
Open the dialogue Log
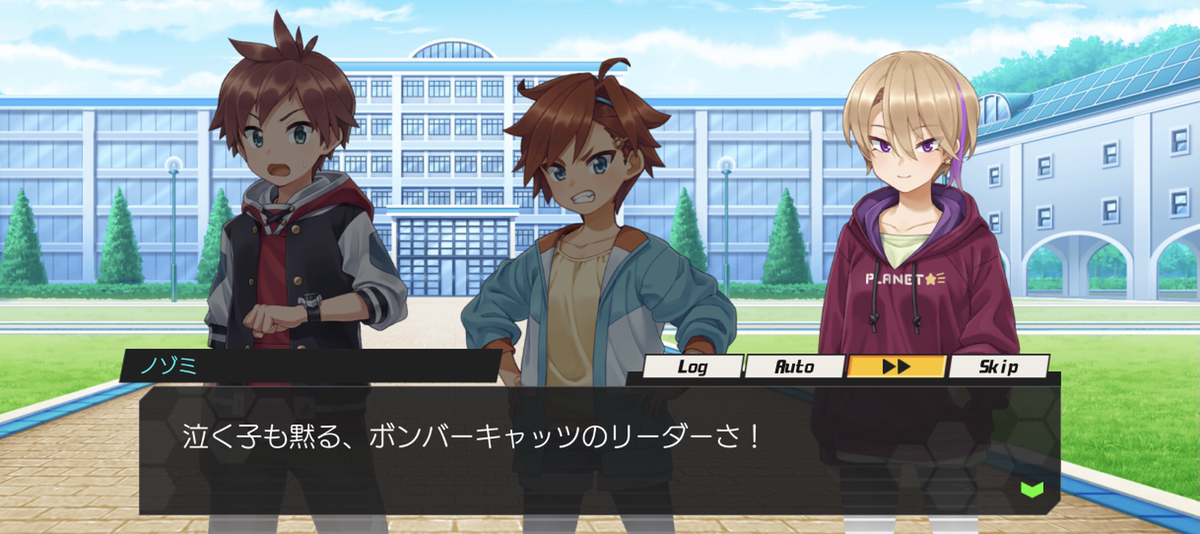[692, 367]
